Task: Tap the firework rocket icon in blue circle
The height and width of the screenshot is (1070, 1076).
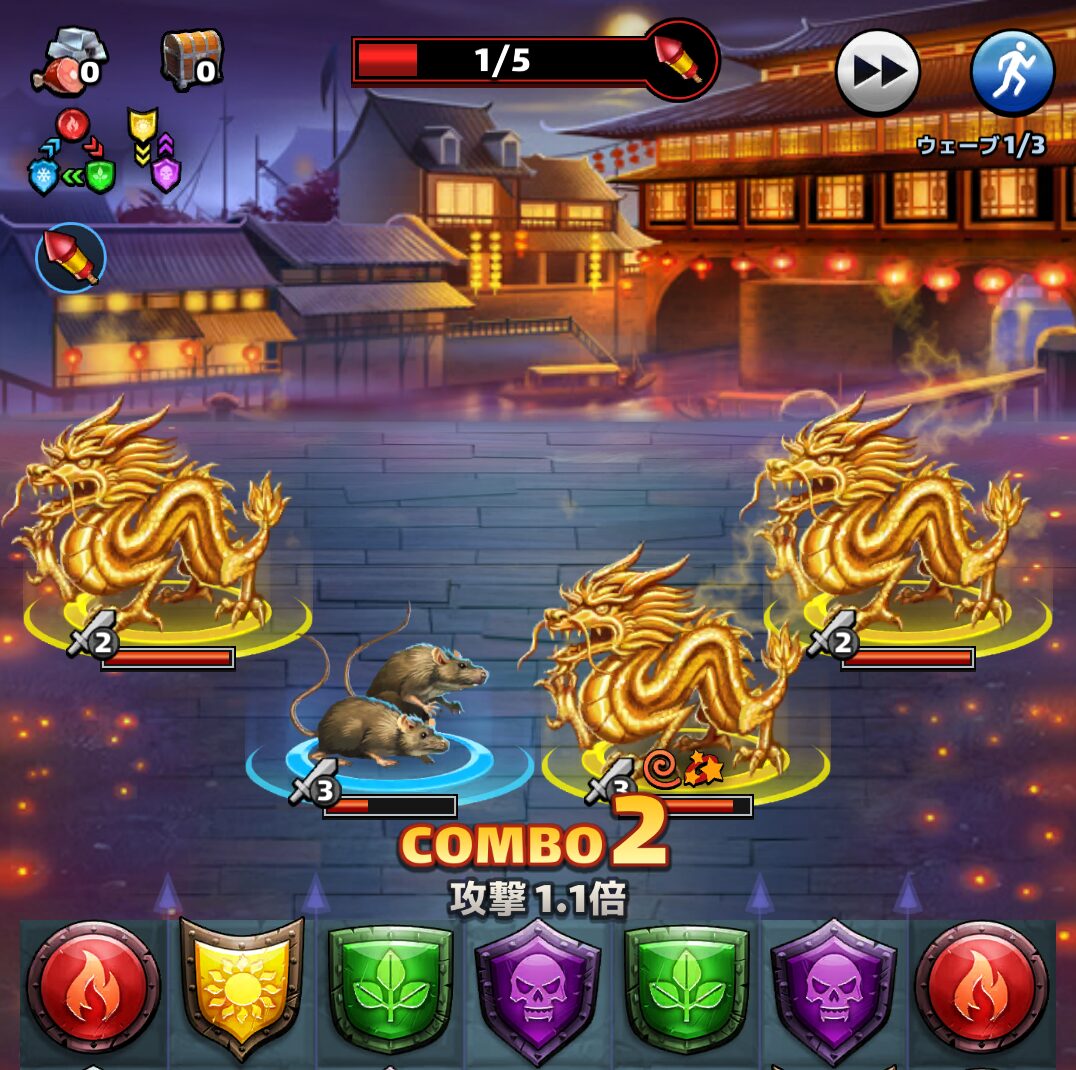Action: [x=71, y=258]
